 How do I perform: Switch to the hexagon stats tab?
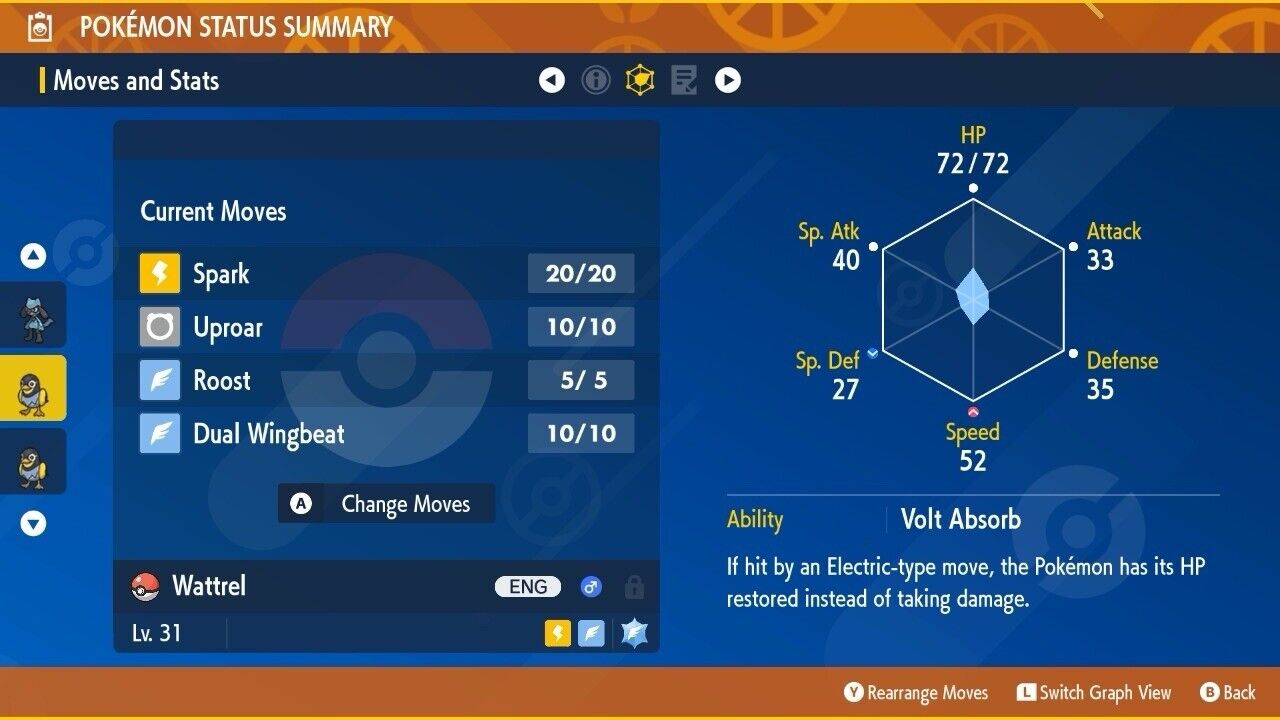tap(640, 80)
